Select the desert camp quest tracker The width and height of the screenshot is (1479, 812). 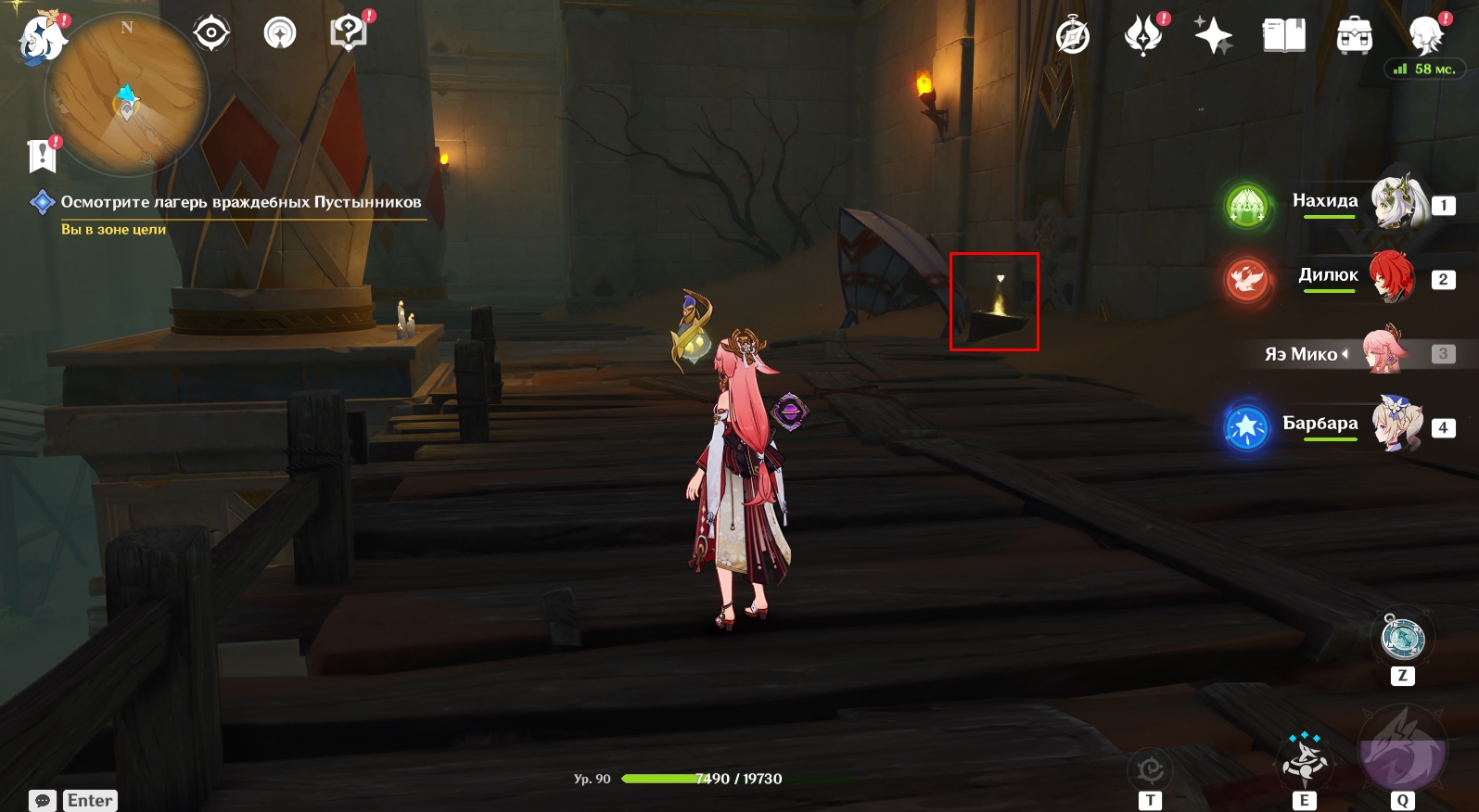[x=240, y=202]
